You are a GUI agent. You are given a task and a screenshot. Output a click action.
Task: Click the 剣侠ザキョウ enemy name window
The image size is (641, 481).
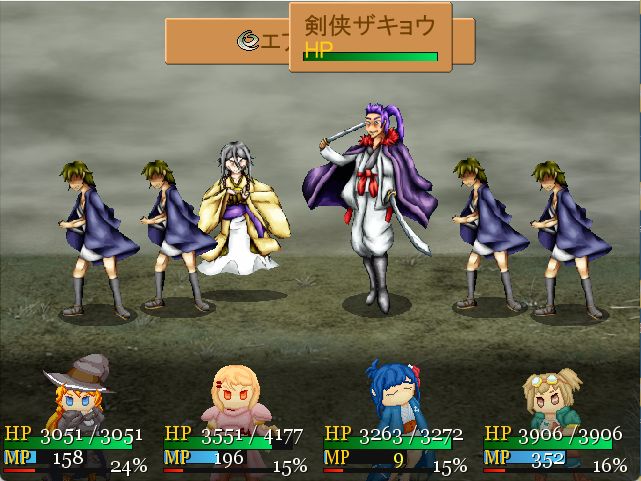coord(370,37)
